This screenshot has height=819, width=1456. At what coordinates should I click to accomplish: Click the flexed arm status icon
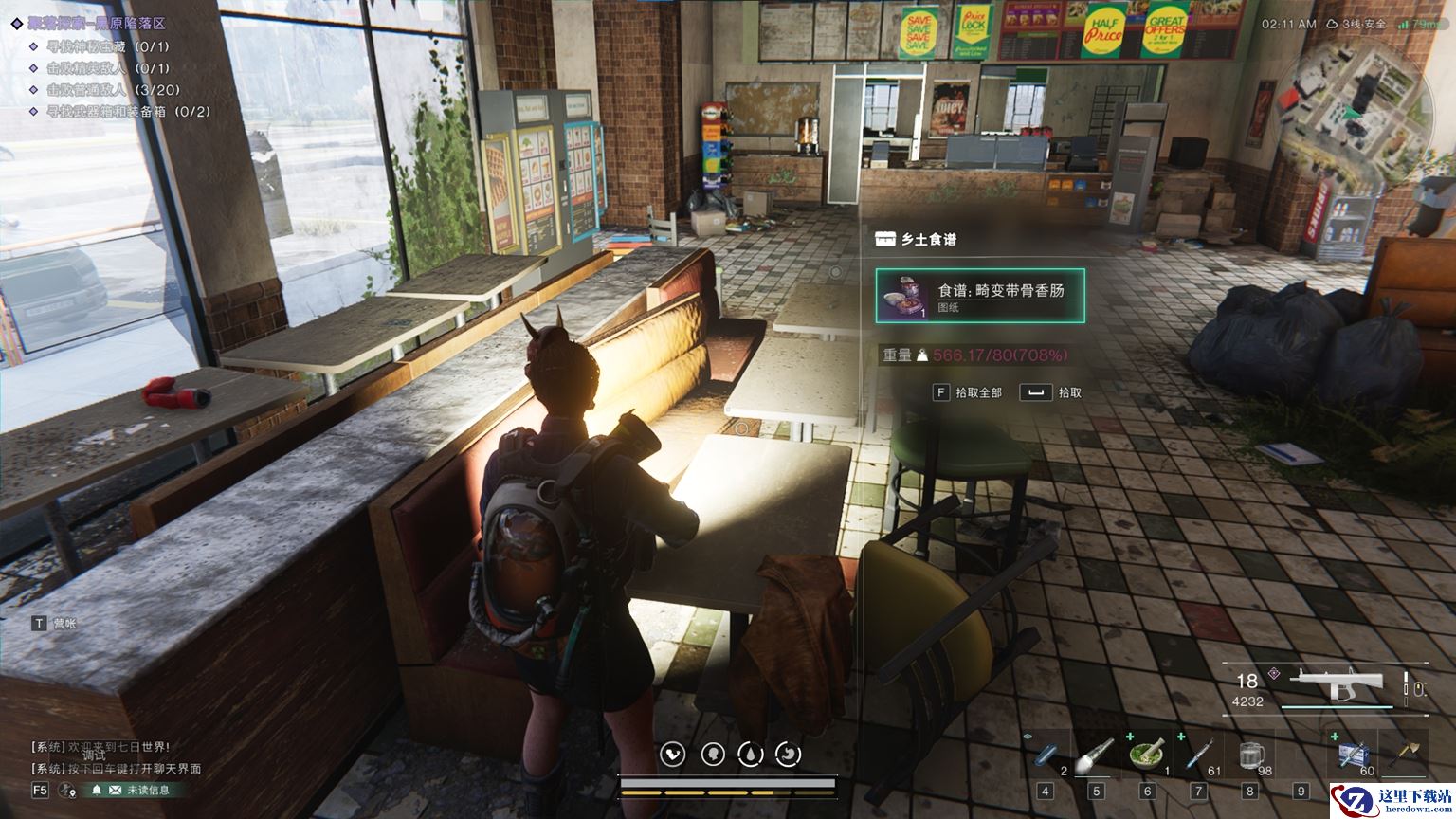pos(674,755)
